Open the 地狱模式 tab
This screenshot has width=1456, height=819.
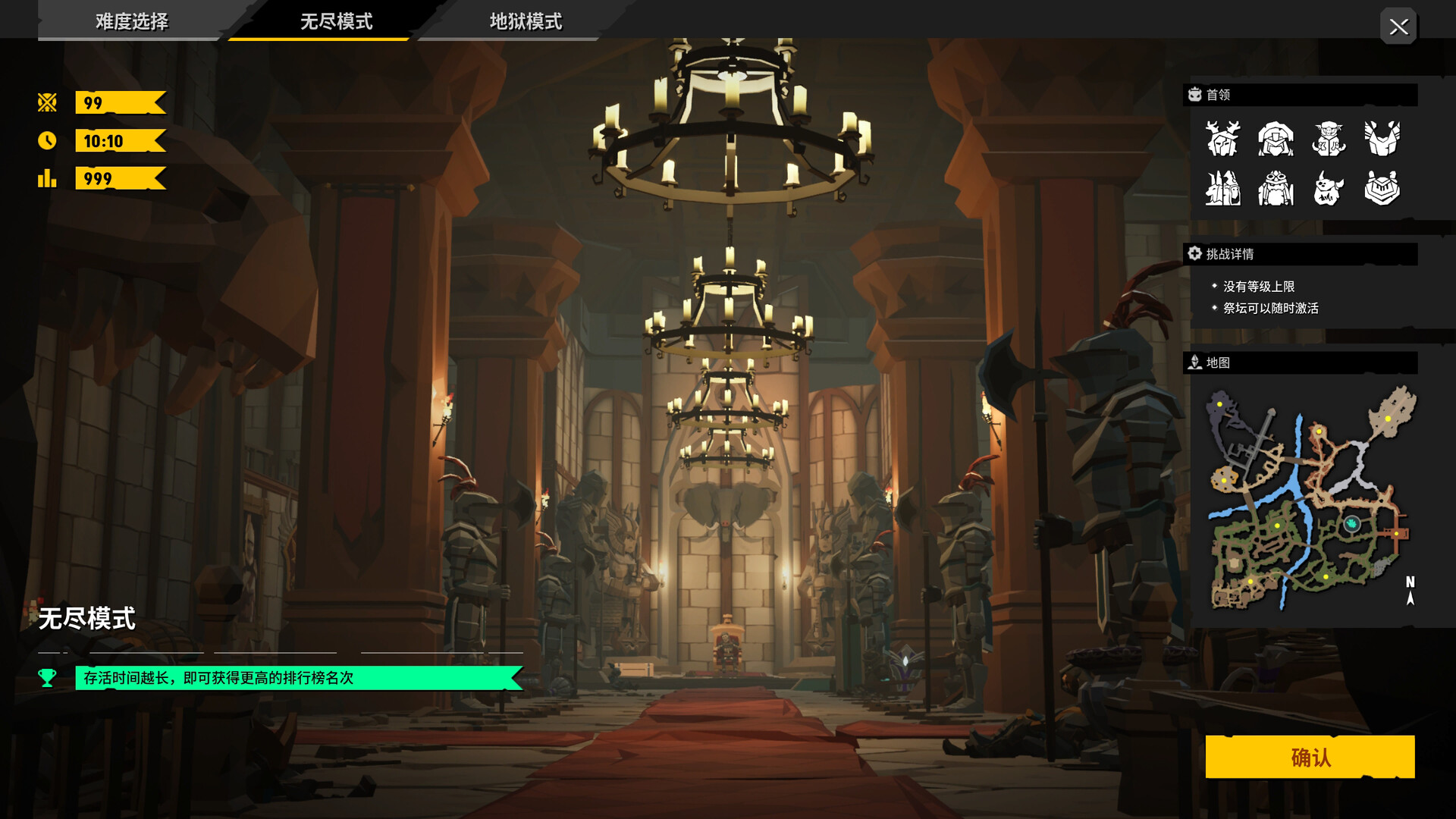526,21
